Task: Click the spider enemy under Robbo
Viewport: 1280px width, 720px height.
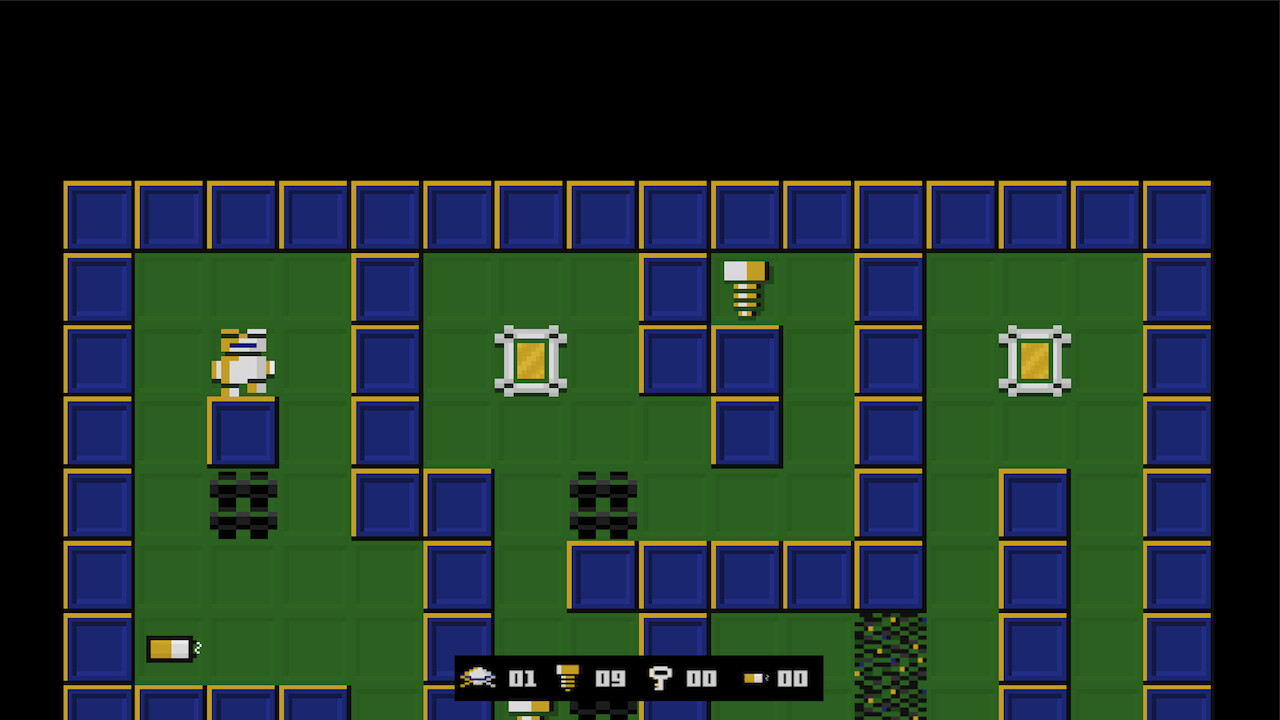Action: 243,503
